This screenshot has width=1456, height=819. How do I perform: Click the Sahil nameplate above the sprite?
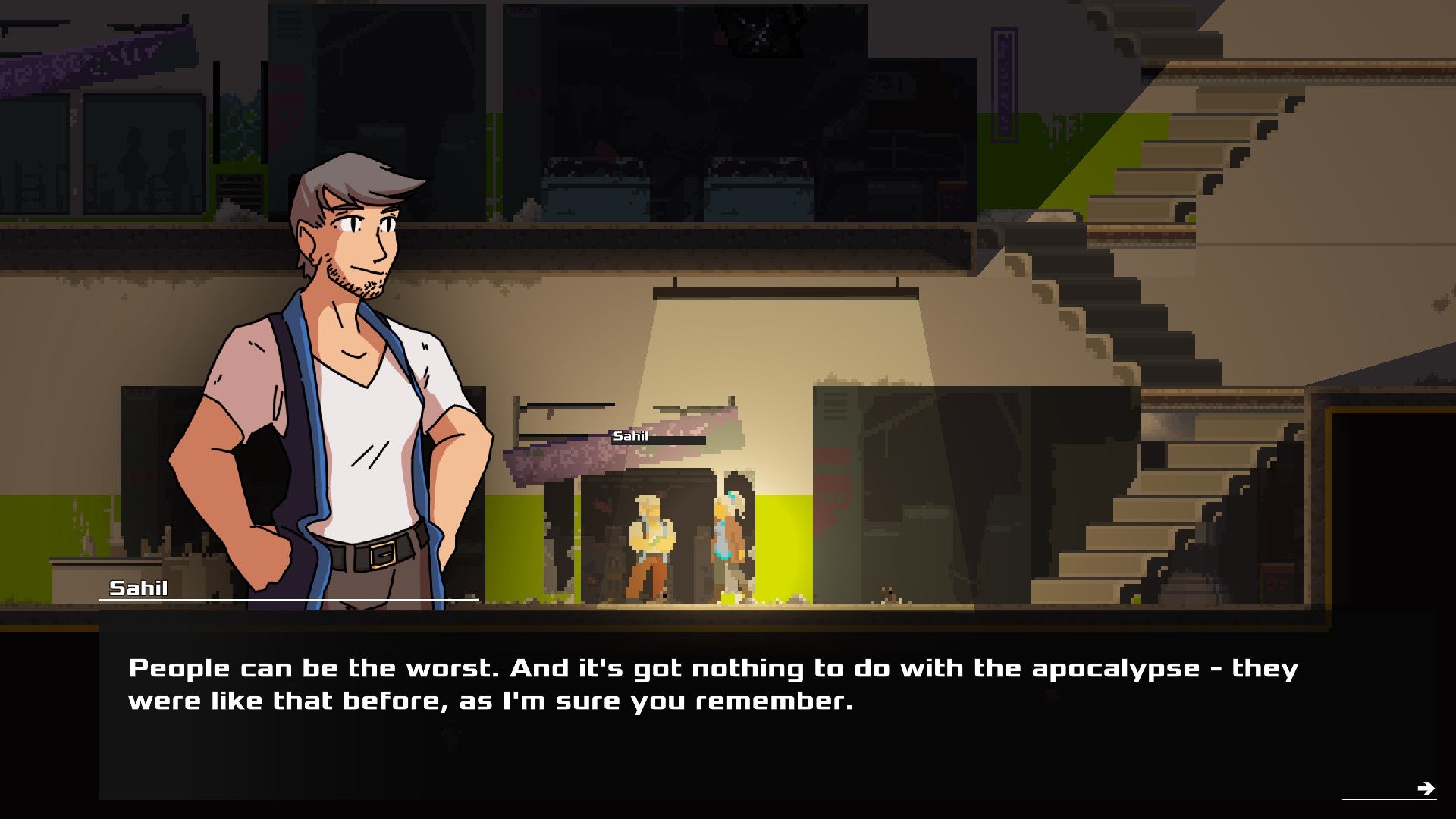click(x=633, y=437)
